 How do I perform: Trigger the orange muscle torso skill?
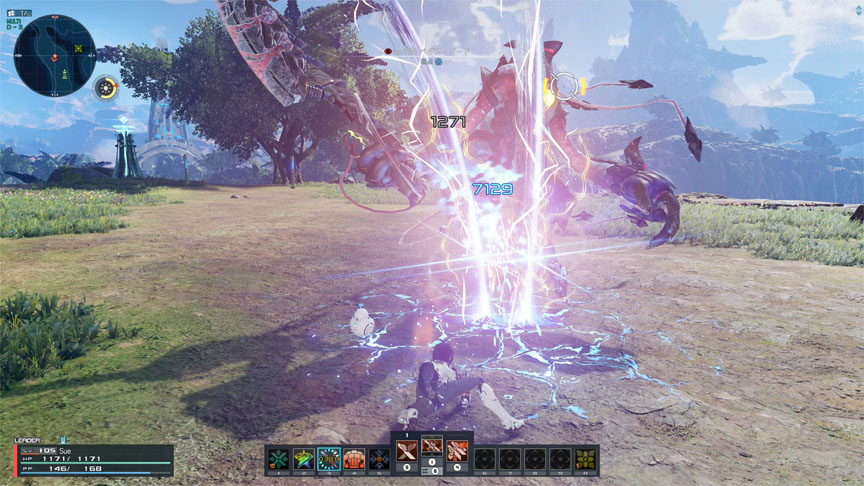(354, 459)
